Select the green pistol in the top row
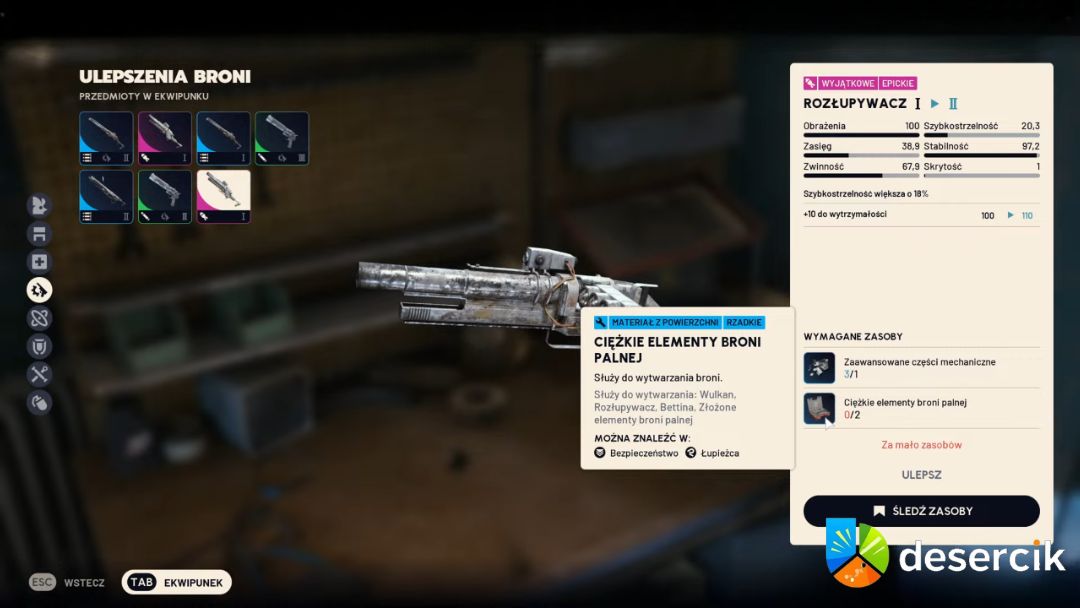Viewport: 1080px width, 608px height. (x=282, y=138)
